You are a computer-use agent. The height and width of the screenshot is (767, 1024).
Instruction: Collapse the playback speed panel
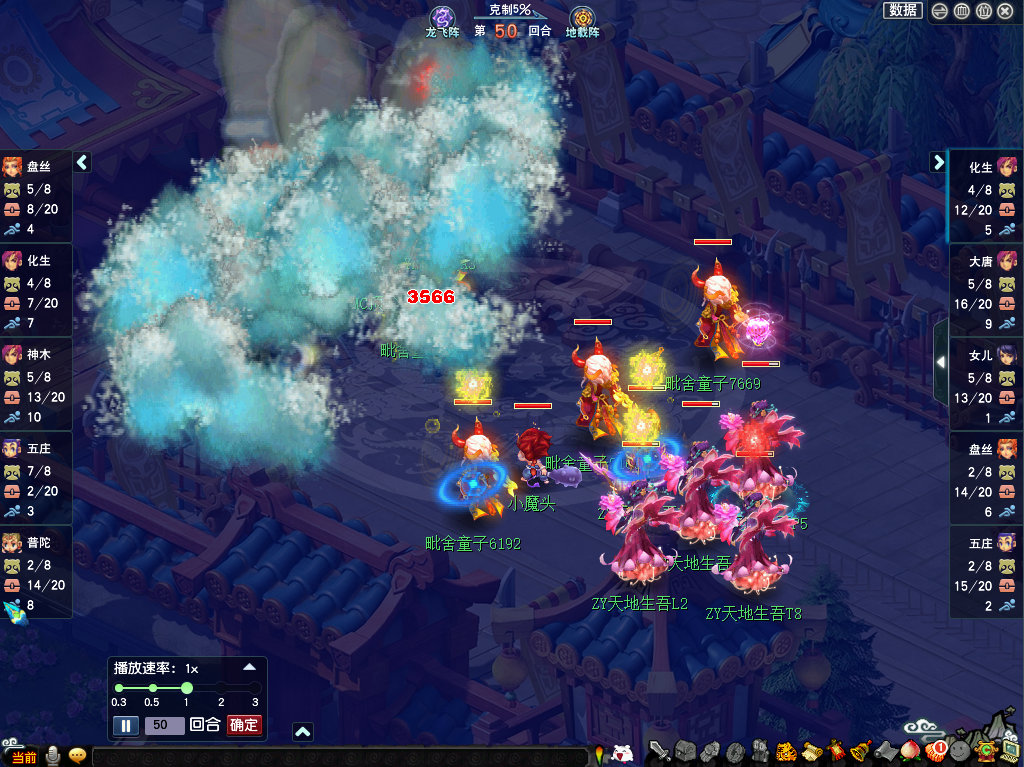coord(250,667)
